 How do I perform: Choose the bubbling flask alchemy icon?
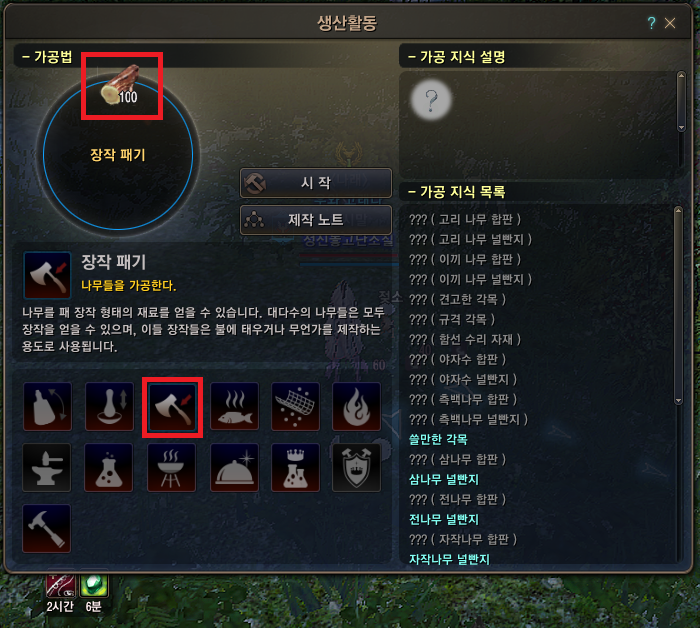point(109,468)
